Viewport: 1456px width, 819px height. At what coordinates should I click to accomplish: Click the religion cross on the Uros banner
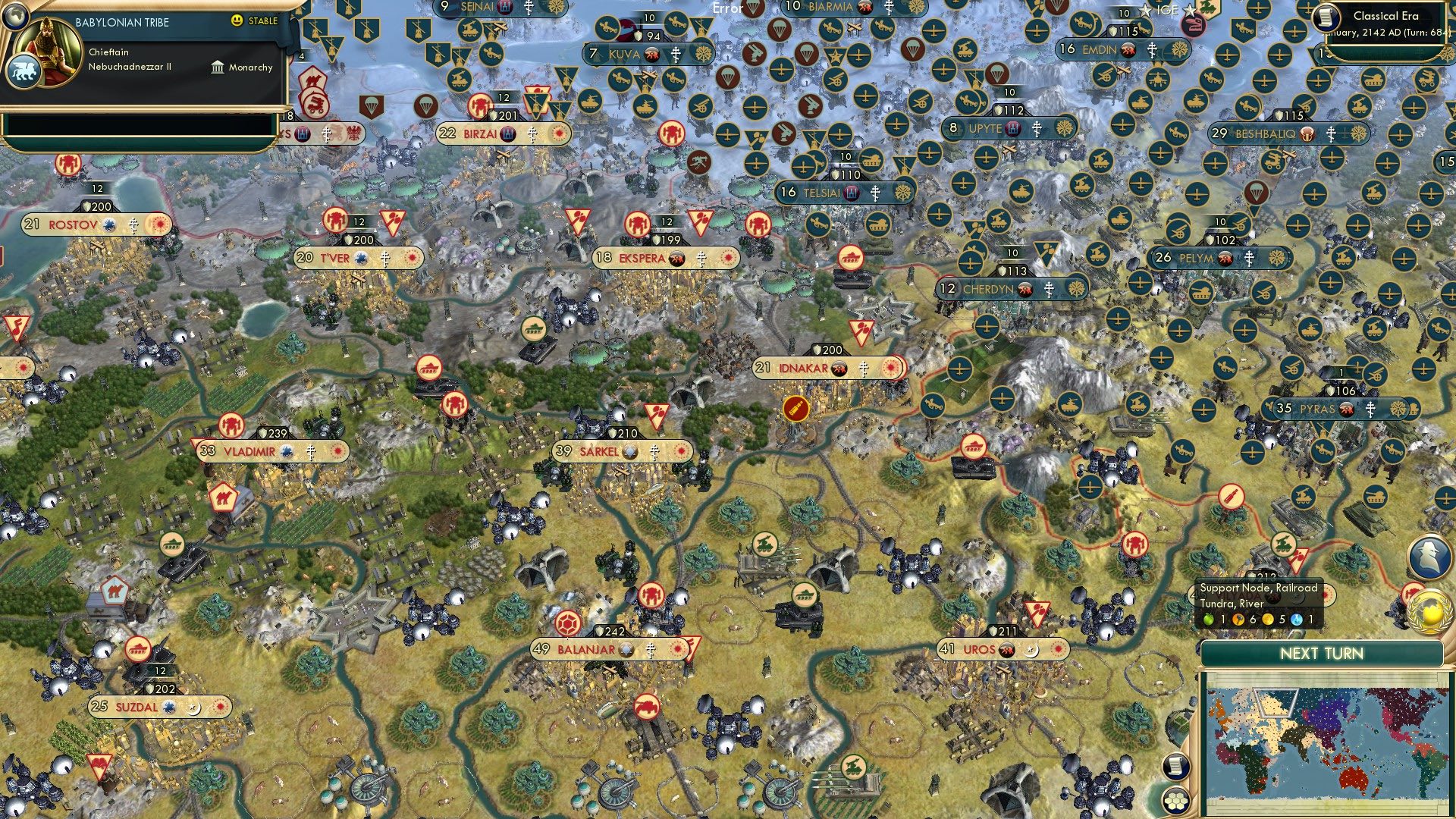[x=1031, y=651]
